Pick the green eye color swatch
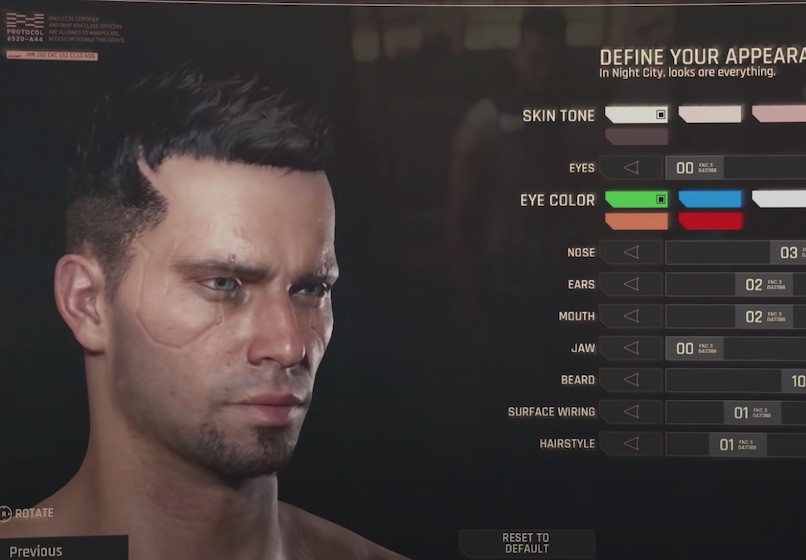This screenshot has width=806, height=560. point(636,199)
